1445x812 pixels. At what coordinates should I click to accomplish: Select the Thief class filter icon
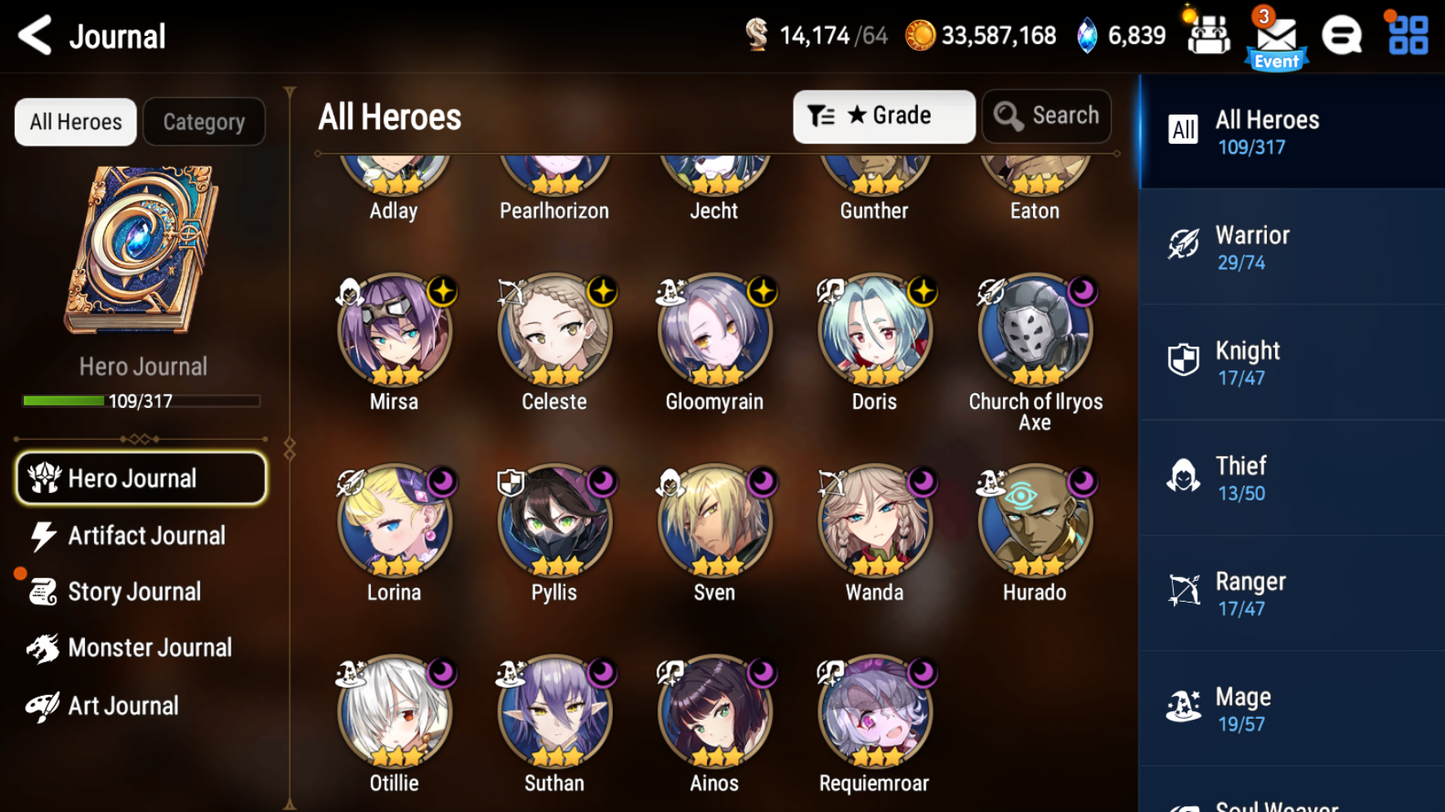(x=1184, y=475)
